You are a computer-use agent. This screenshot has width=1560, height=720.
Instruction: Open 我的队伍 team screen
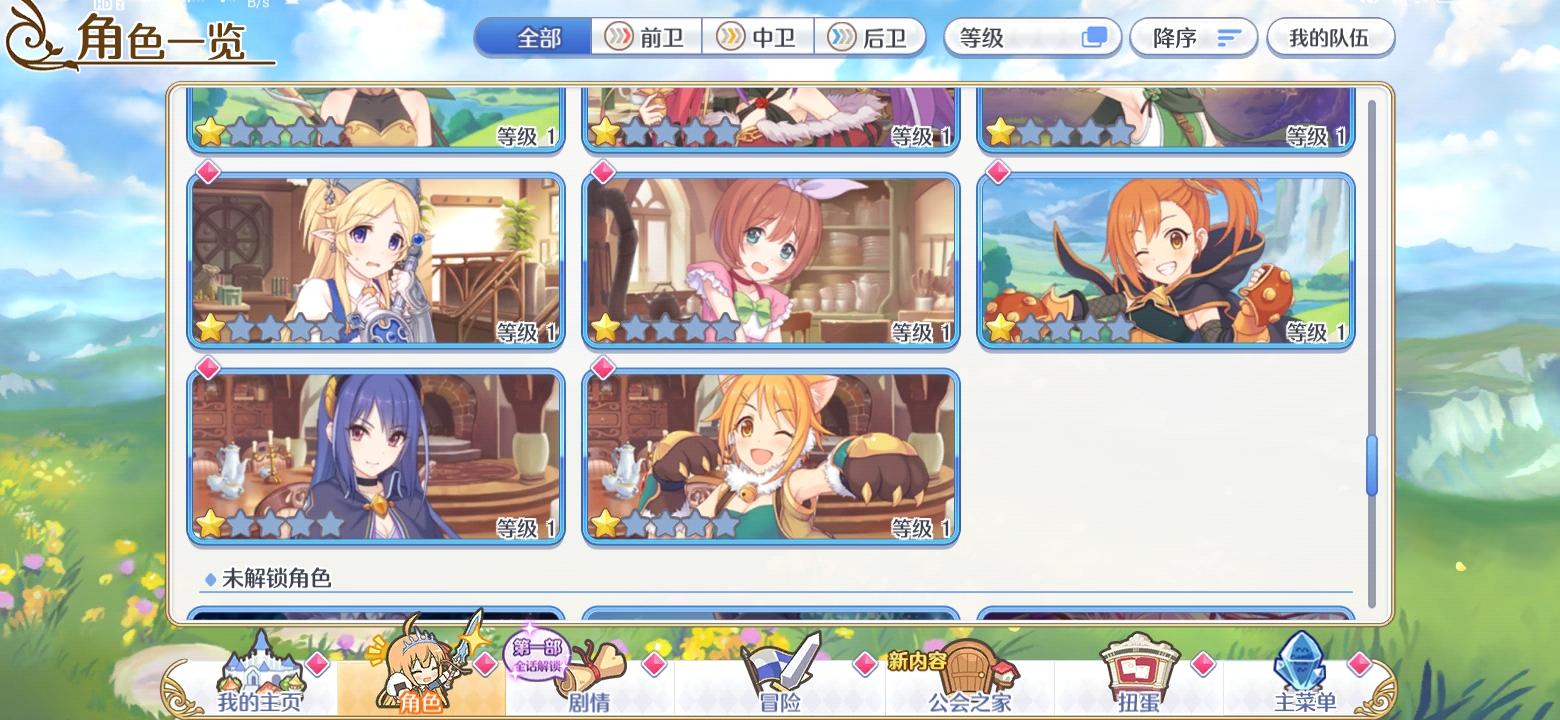pyautogui.click(x=1330, y=36)
